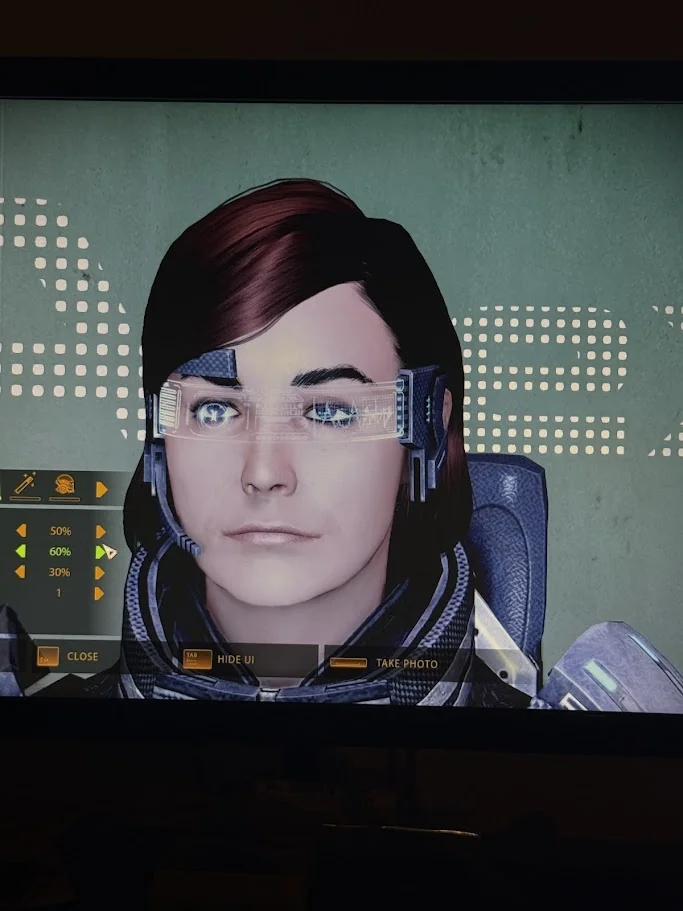Select the magic wand filter tab
The height and width of the screenshot is (911, 683).
click(x=25, y=486)
